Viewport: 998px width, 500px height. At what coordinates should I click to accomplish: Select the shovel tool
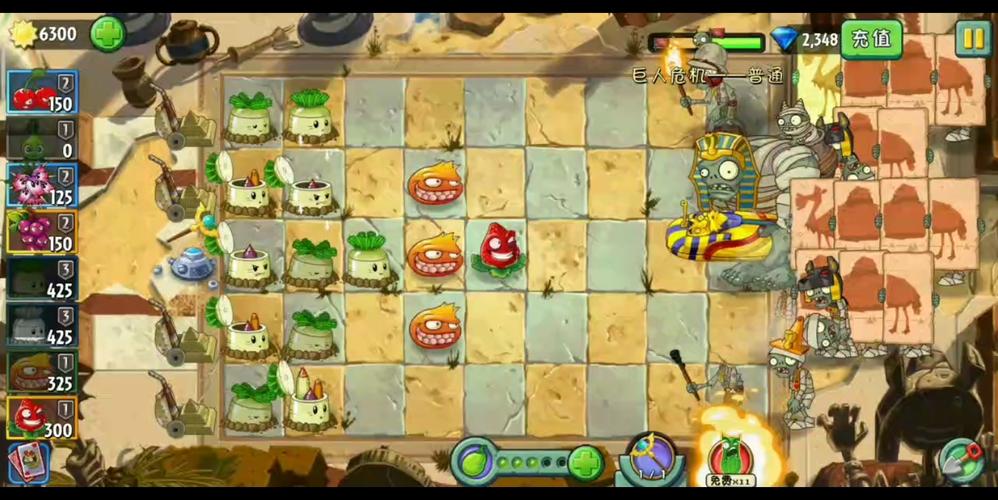[x=962, y=460]
